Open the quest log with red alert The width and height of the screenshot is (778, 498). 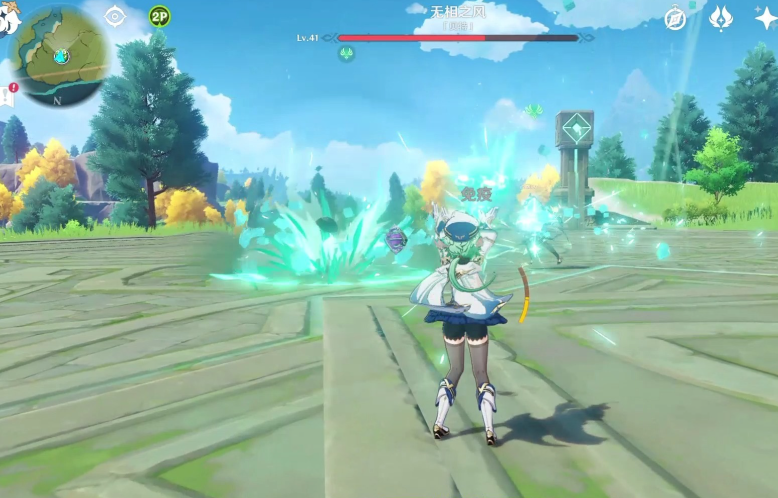8,96
